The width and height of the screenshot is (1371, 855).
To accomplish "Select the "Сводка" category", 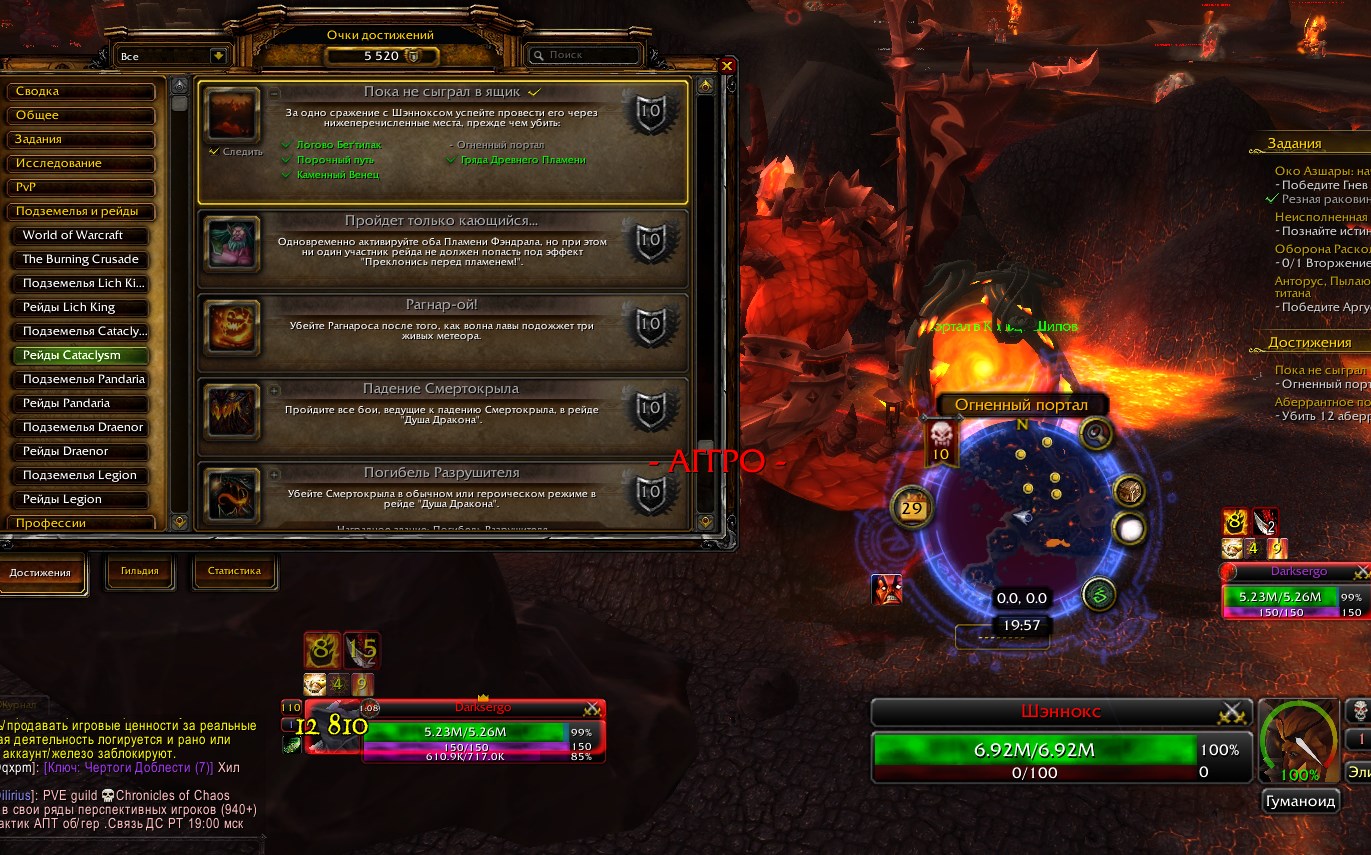I will tap(82, 91).
